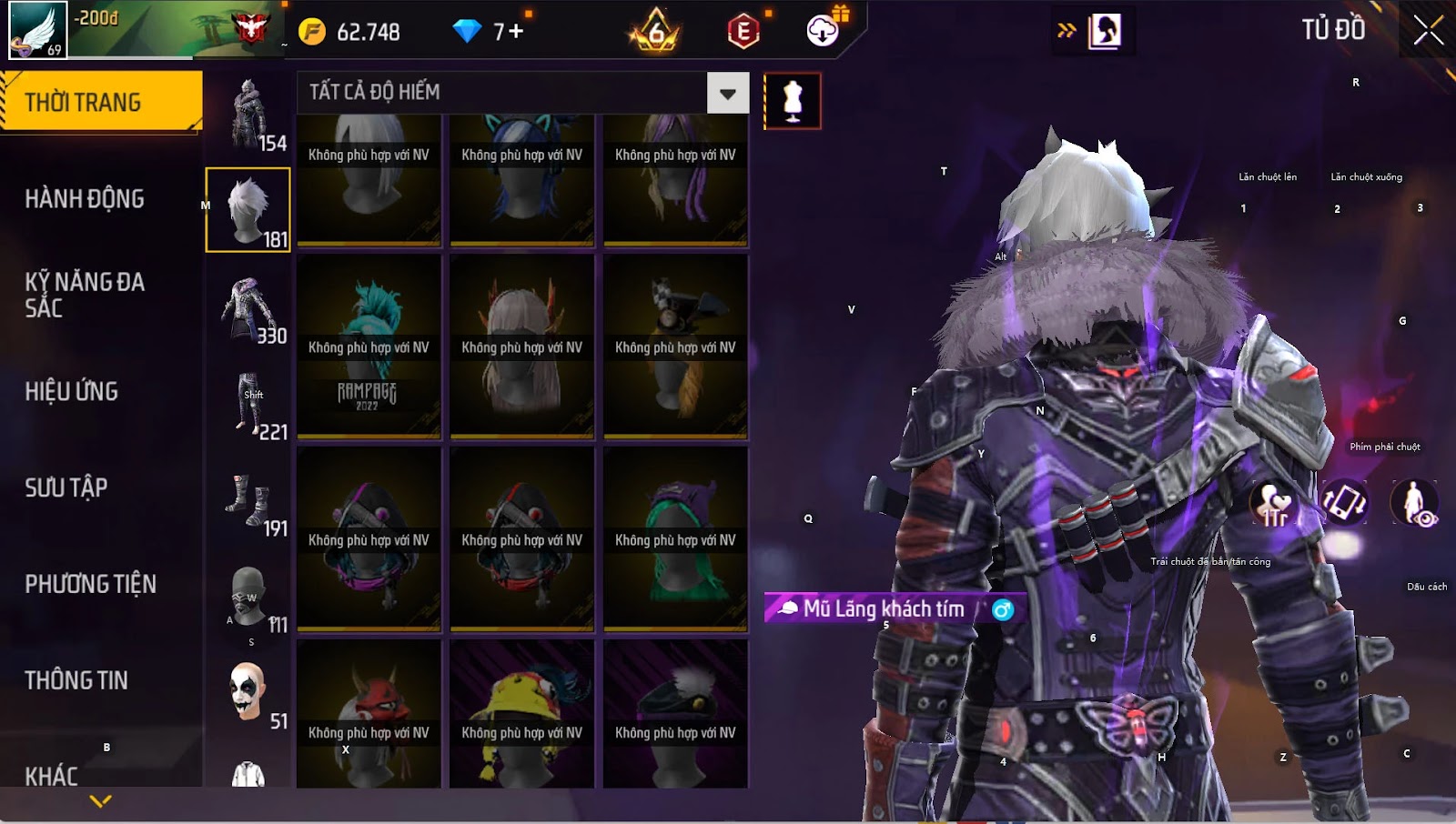This screenshot has width=1456, height=824.
Task: Select the teal mohawk Rampage 2022 hair
Action: coord(369,347)
